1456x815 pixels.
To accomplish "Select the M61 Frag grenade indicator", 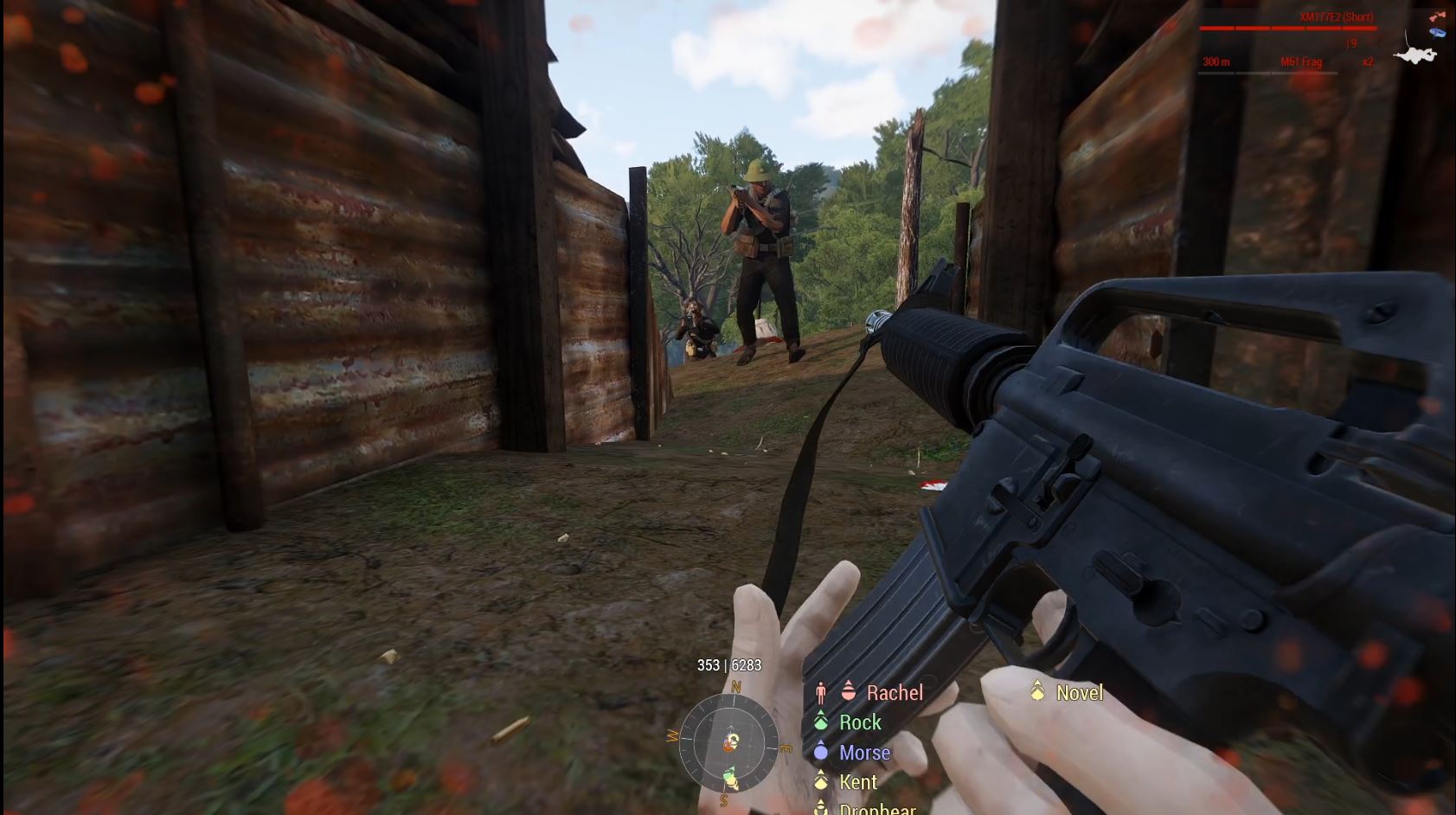I will tap(1300, 62).
